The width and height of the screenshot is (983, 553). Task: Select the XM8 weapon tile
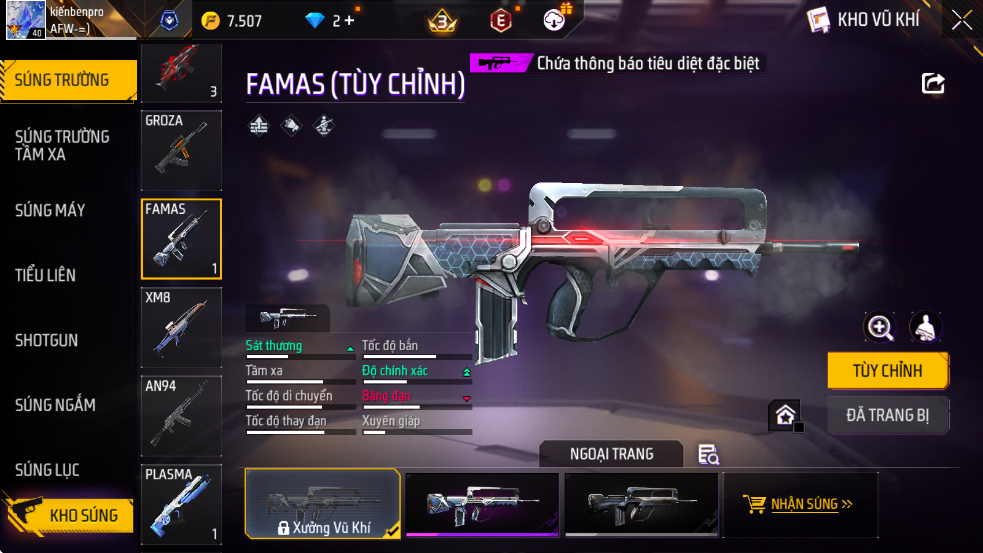(x=181, y=328)
